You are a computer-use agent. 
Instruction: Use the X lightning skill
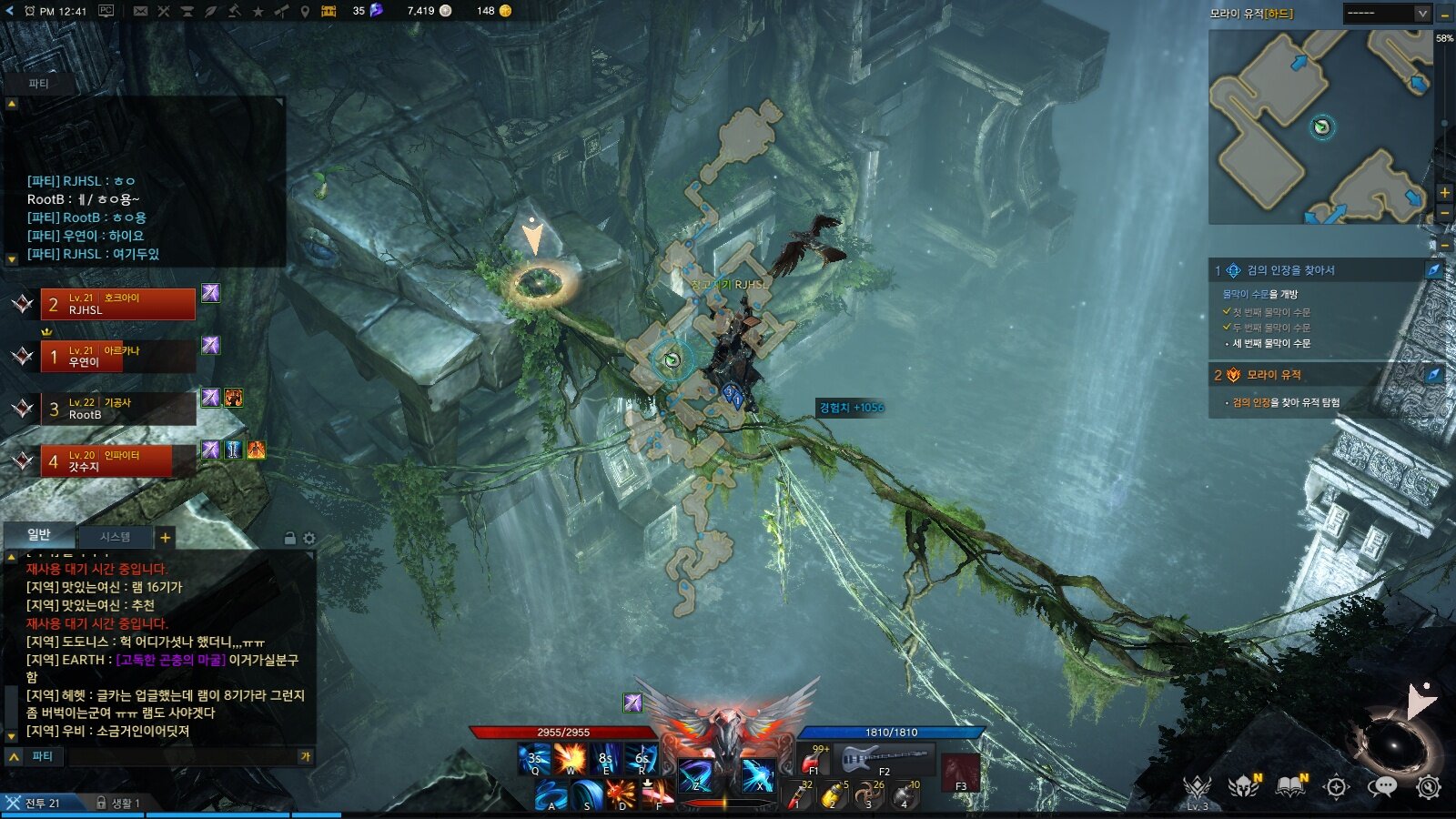758,774
